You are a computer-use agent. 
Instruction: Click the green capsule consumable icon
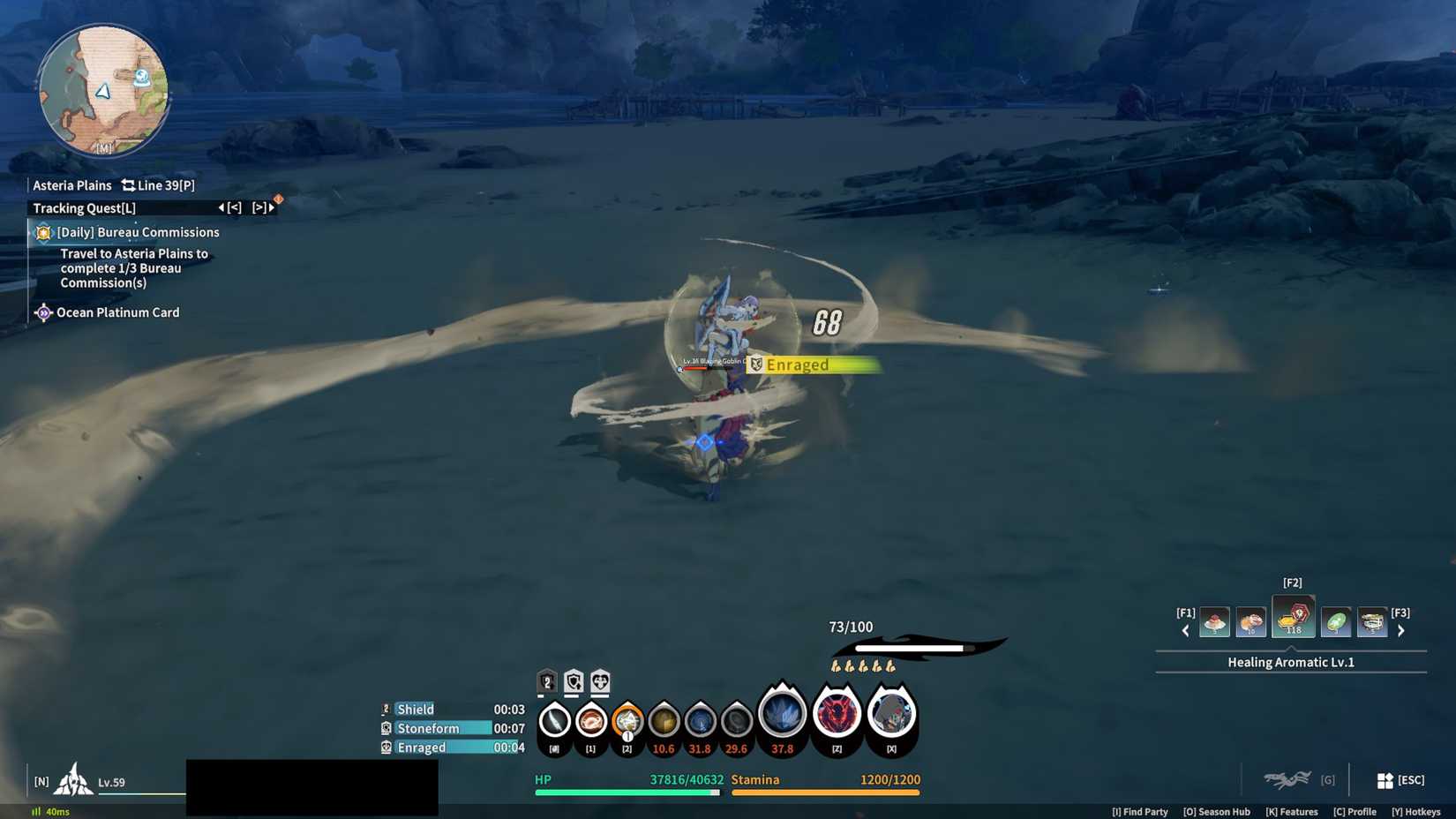(x=1335, y=622)
